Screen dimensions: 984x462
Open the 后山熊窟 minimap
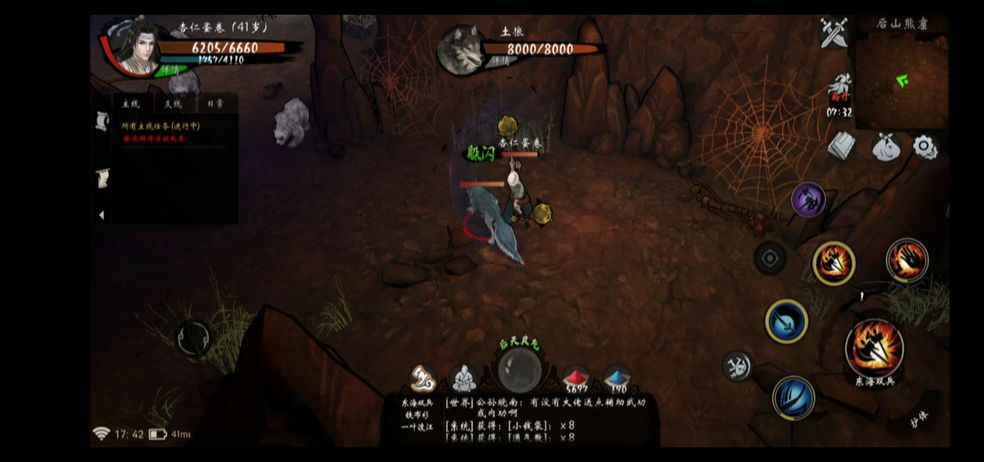(901, 80)
